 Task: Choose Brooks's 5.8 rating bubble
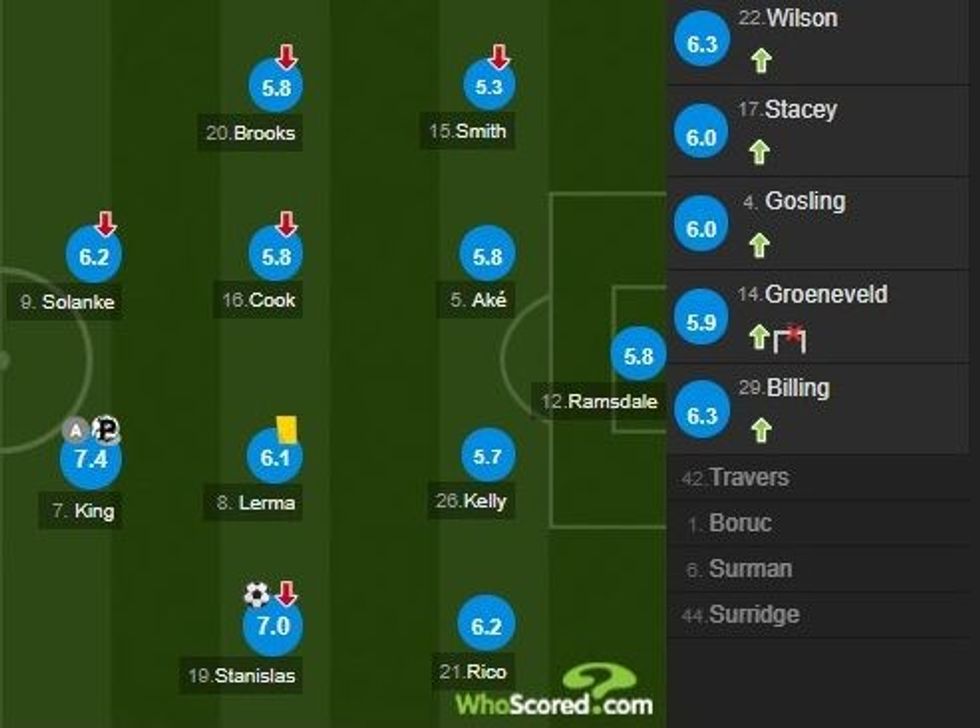(275, 88)
